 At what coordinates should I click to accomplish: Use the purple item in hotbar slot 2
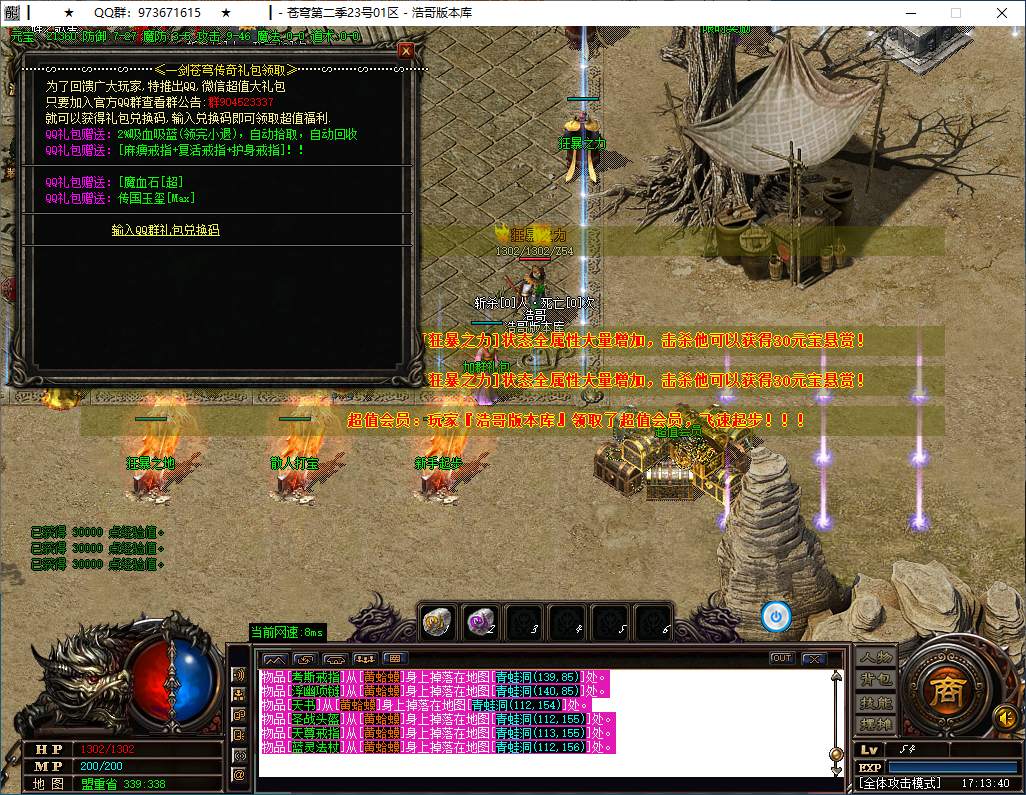pyautogui.click(x=481, y=620)
